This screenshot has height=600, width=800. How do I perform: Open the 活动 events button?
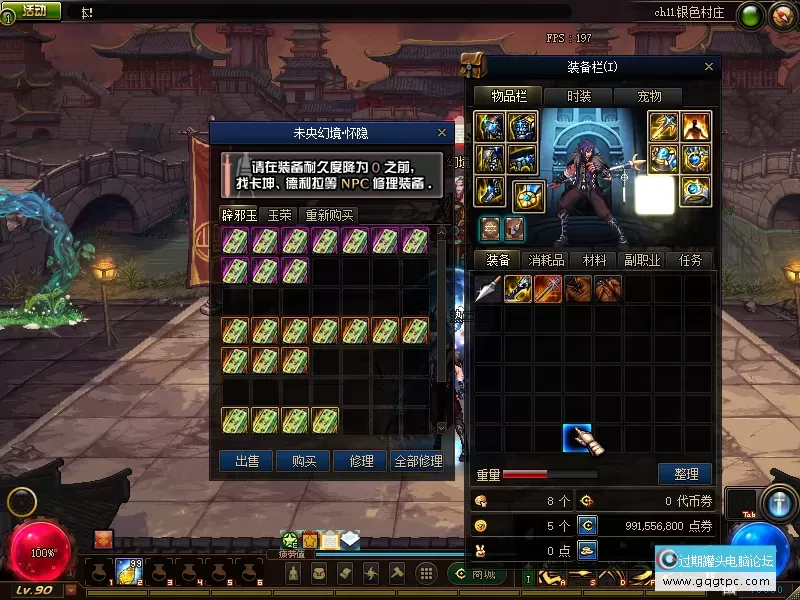(32, 11)
